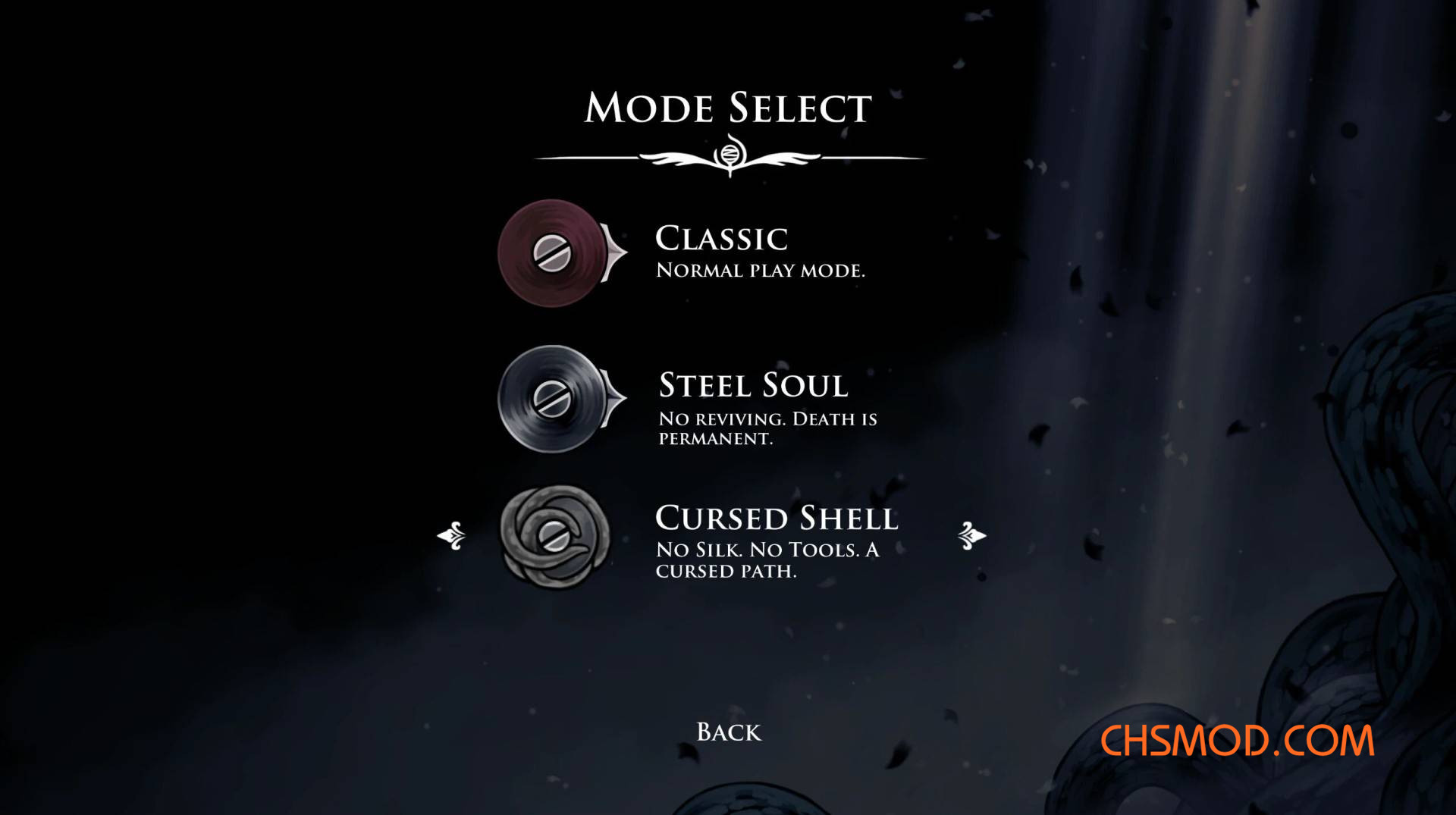1456x815 pixels.
Task: Click the dark Steel Soul emblem
Action: tap(553, 399)
